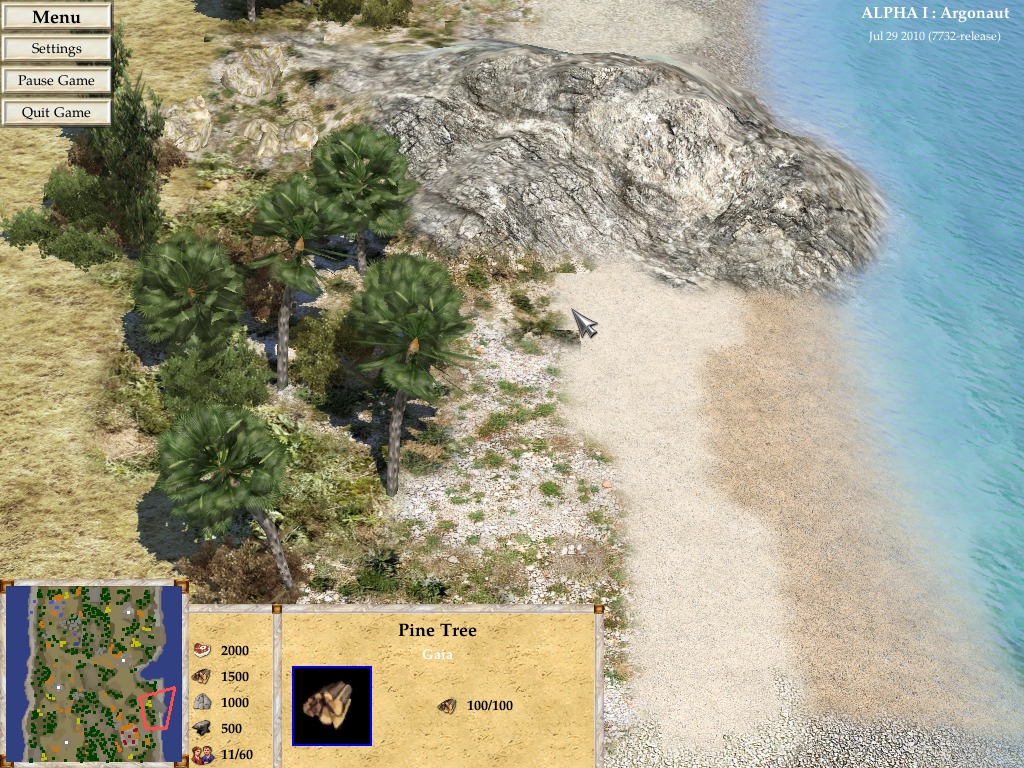Click Pause Game
This screenshot has height=768, width=1024.
[x=56, y=81]
